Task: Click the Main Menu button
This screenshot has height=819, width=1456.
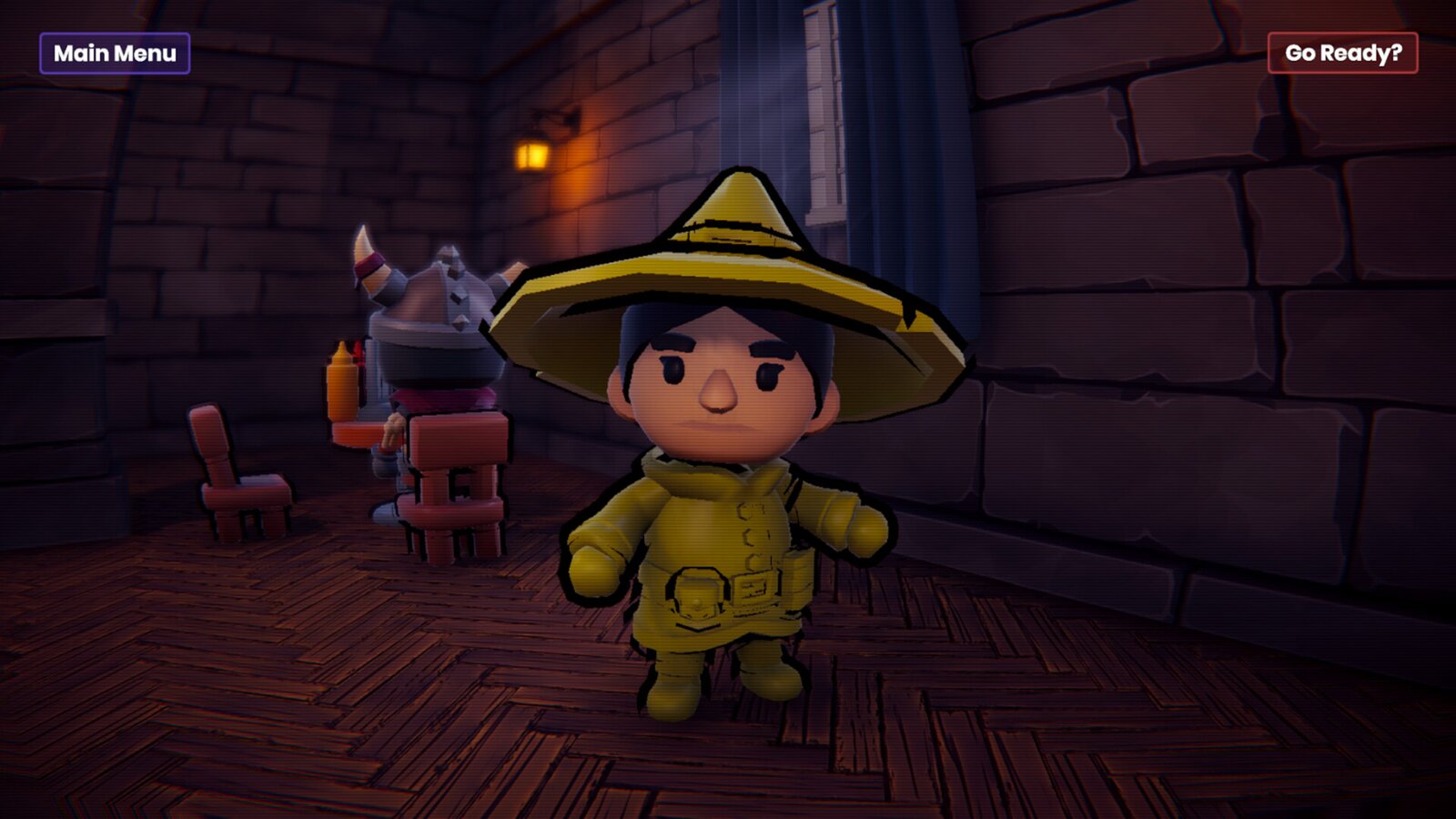Action: [x=116, y=54]
